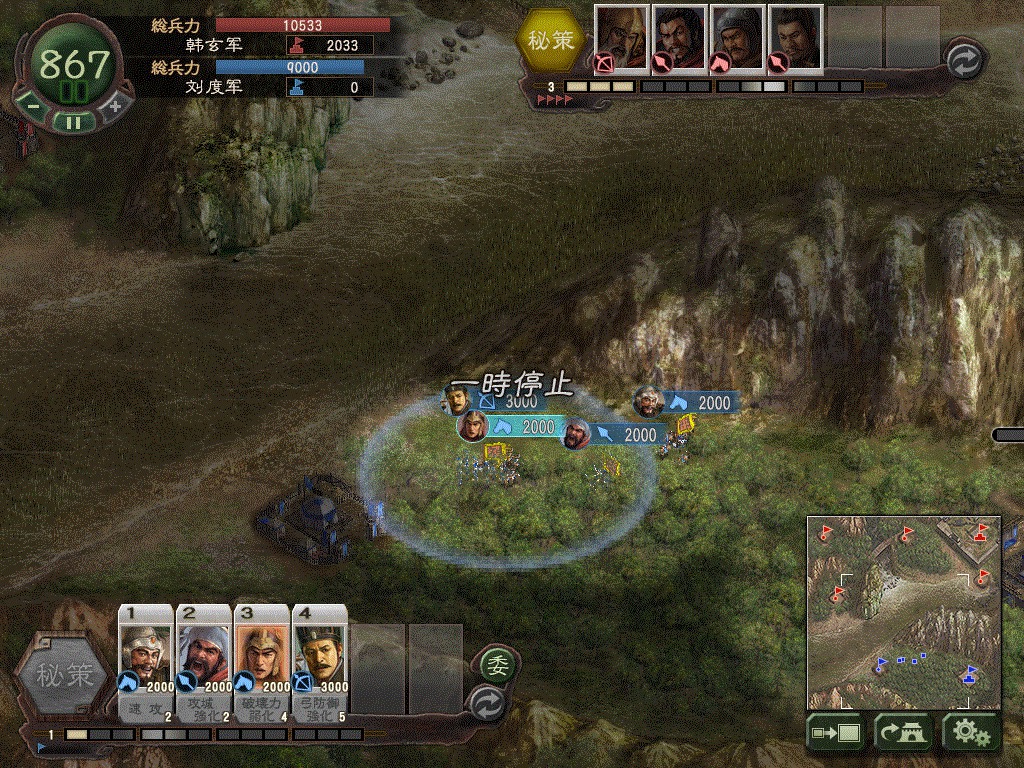1024x768 pixels.
Task: Increase game speed with the plus button
Action: coord(114,104)
